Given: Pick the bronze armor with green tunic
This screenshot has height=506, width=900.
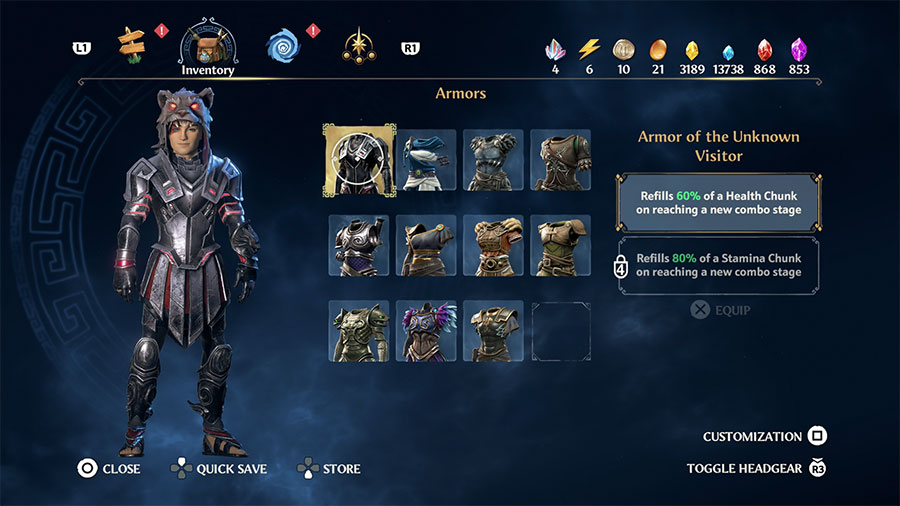Looking at the screenshot, I should point(560,245).
